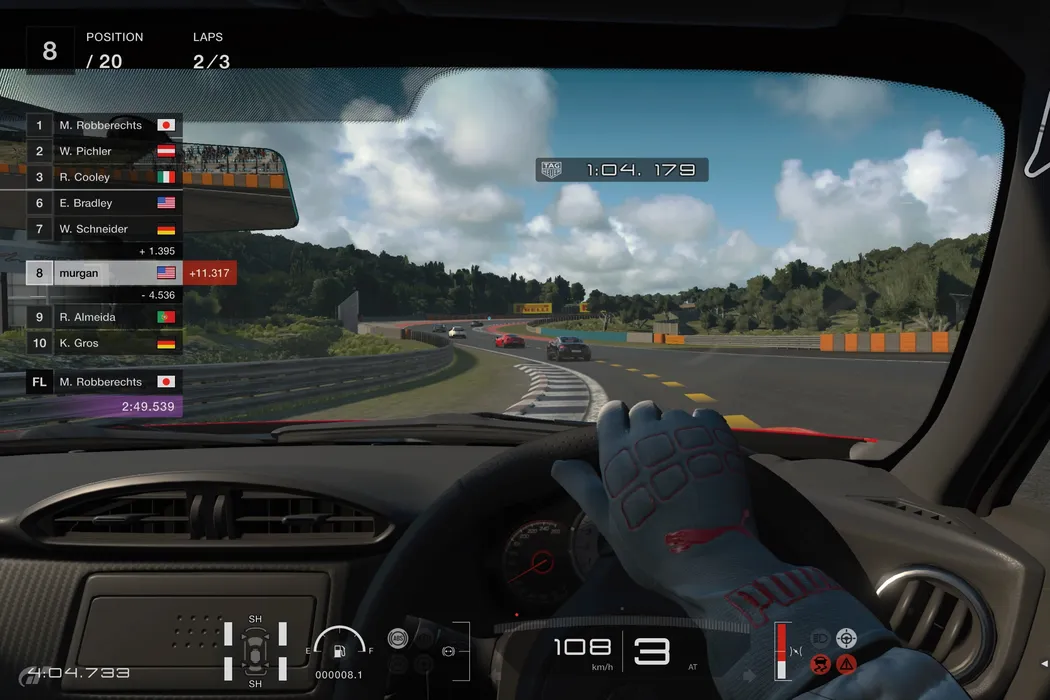Choose K. Gros in tenth place
Viewport: 1050px width, 700px height.
point(102,343)
